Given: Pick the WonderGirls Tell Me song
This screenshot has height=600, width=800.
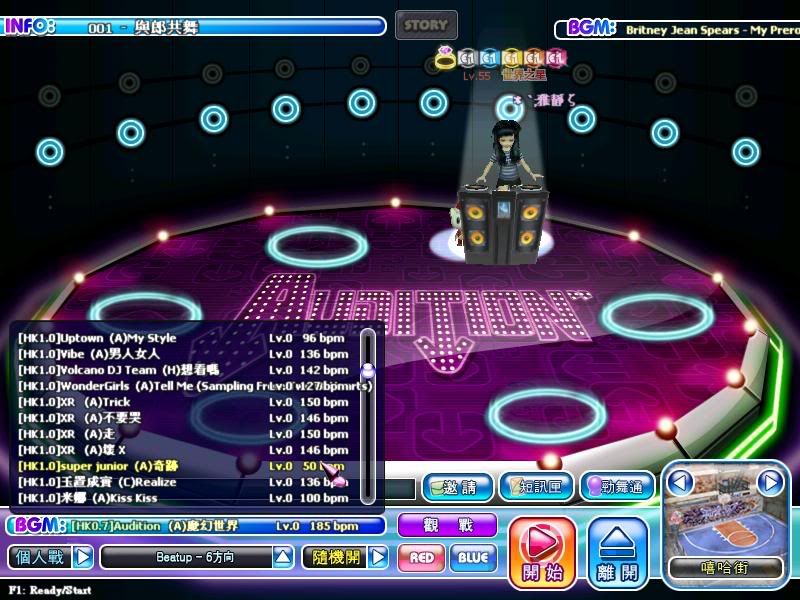Looking at the screenshot, I should 180,386.
